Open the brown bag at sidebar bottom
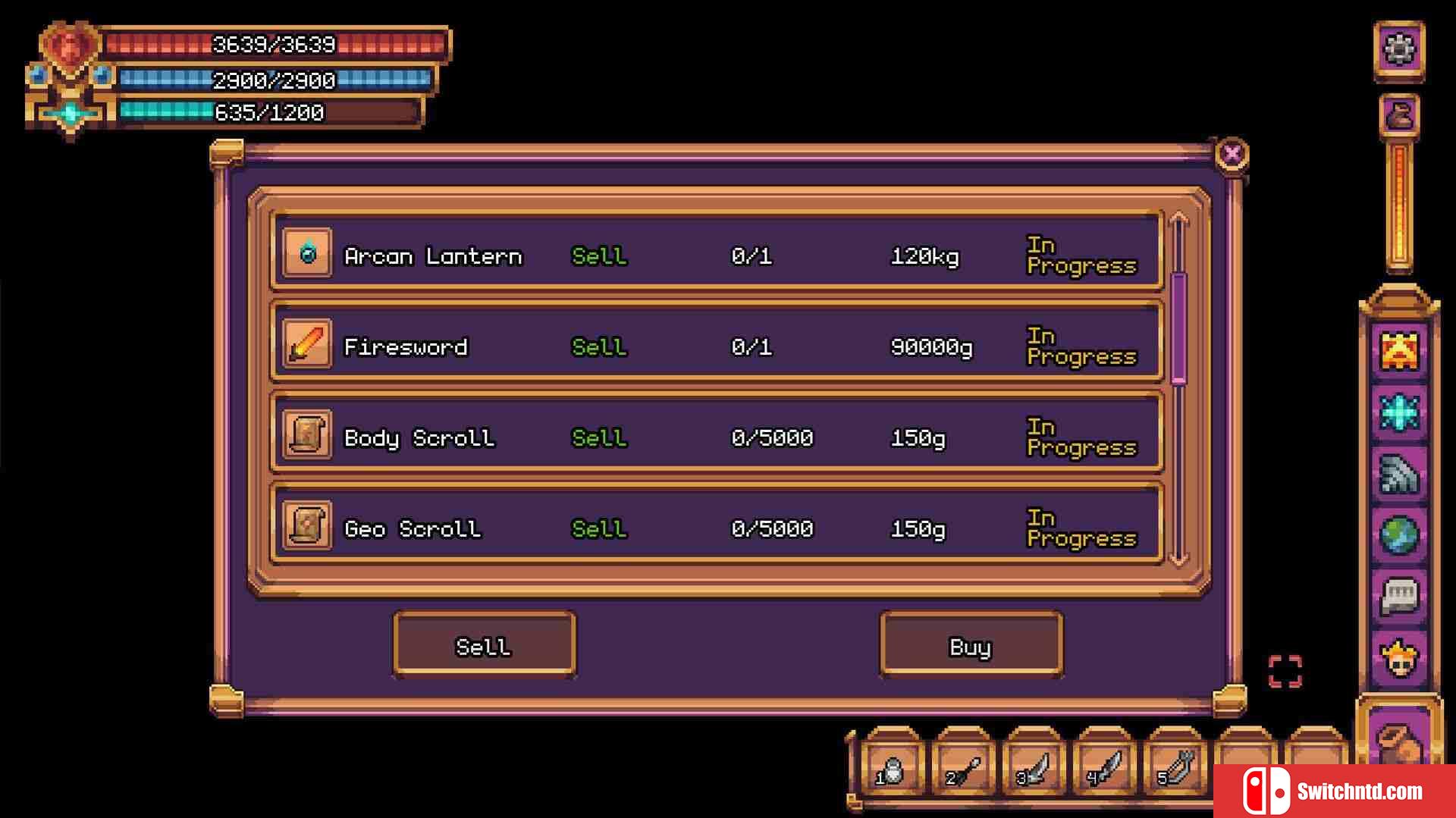Image resolution: width=1456 pixels, height=818 pixels. [x=1399, y=741]
